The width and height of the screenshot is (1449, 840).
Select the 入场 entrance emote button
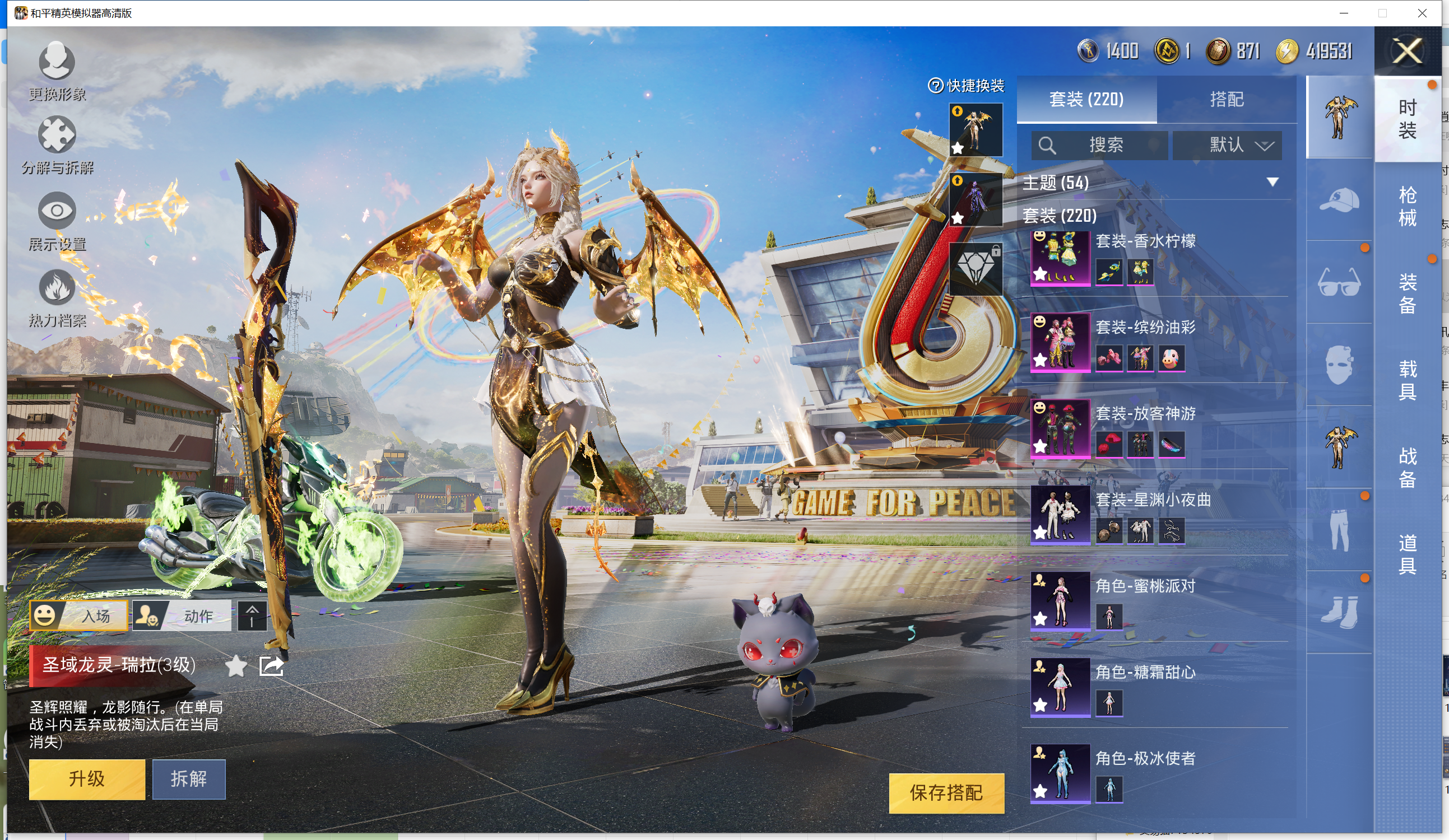click(x=79, y=615)
